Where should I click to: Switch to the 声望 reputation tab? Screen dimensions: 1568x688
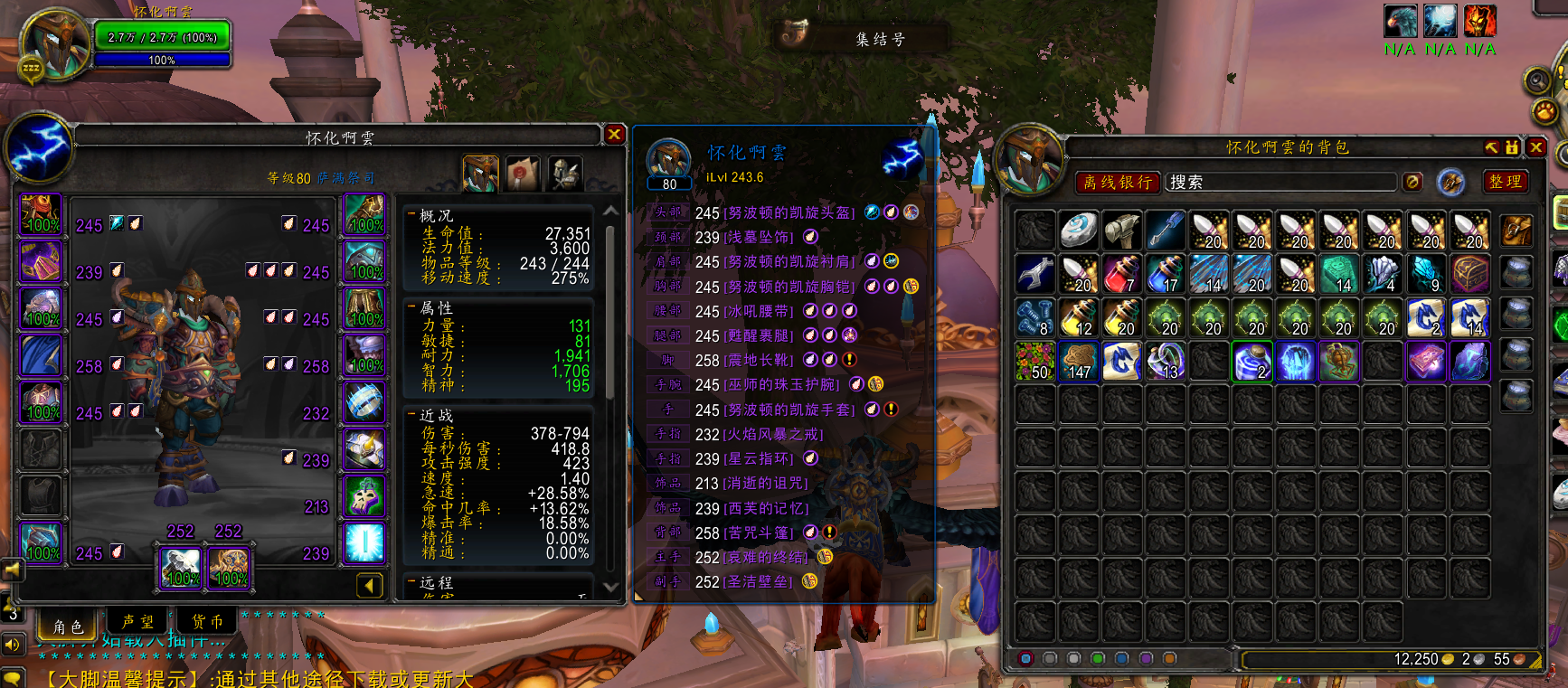(x=137, y=622)
